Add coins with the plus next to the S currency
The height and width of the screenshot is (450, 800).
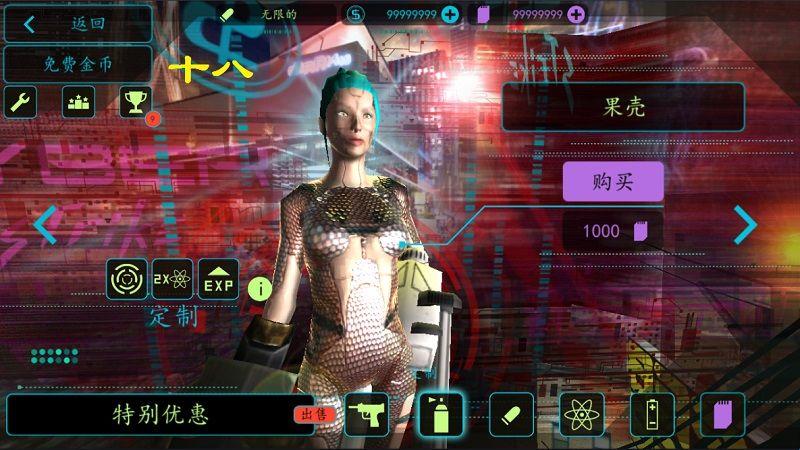450,14
